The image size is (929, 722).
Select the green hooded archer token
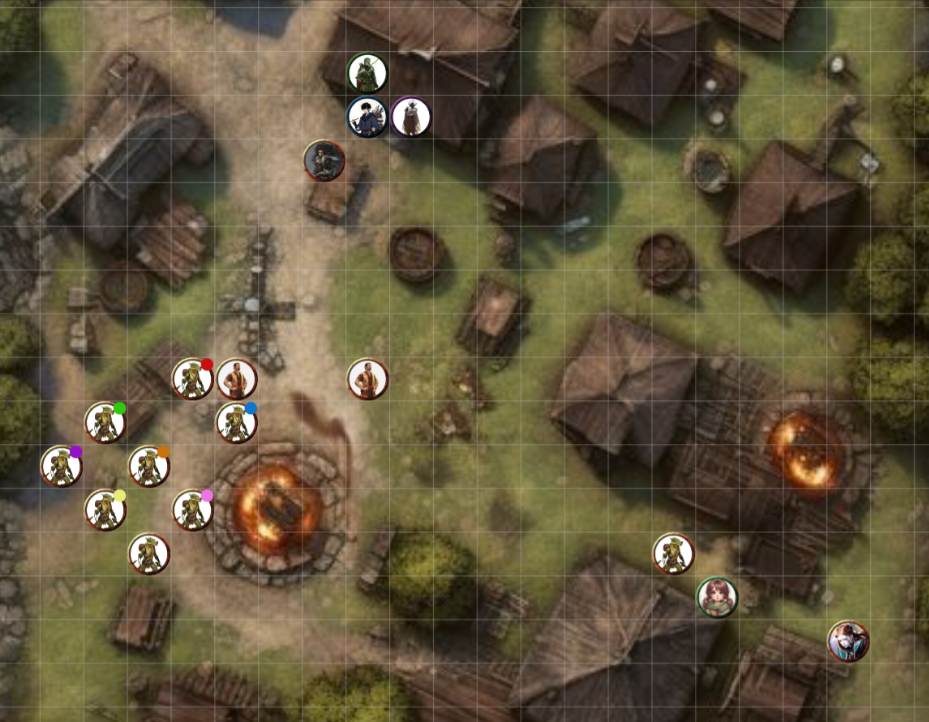point(367,73)
